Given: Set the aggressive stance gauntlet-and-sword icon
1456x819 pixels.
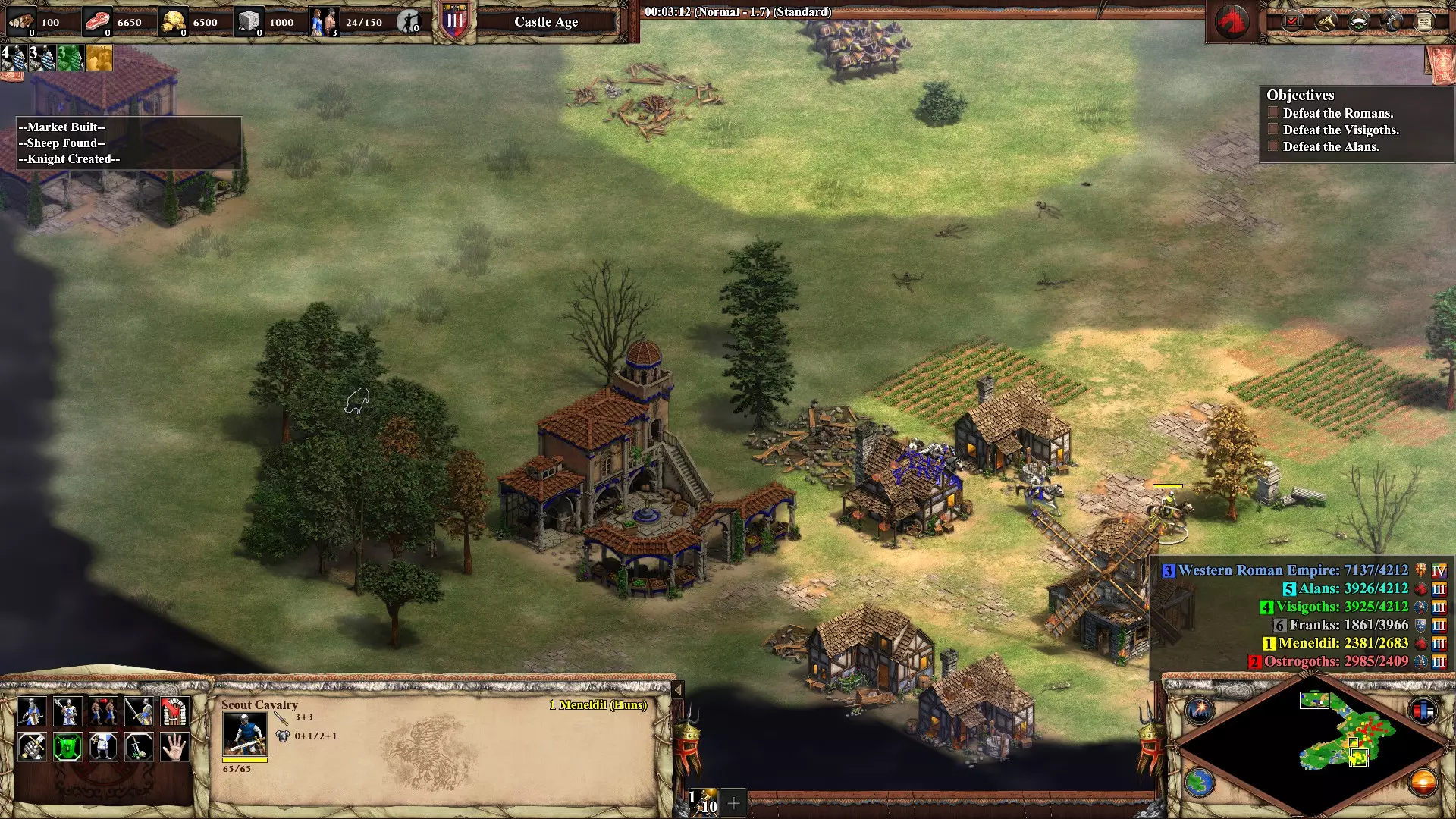Looking at the screenshot, I should point(32,747).
